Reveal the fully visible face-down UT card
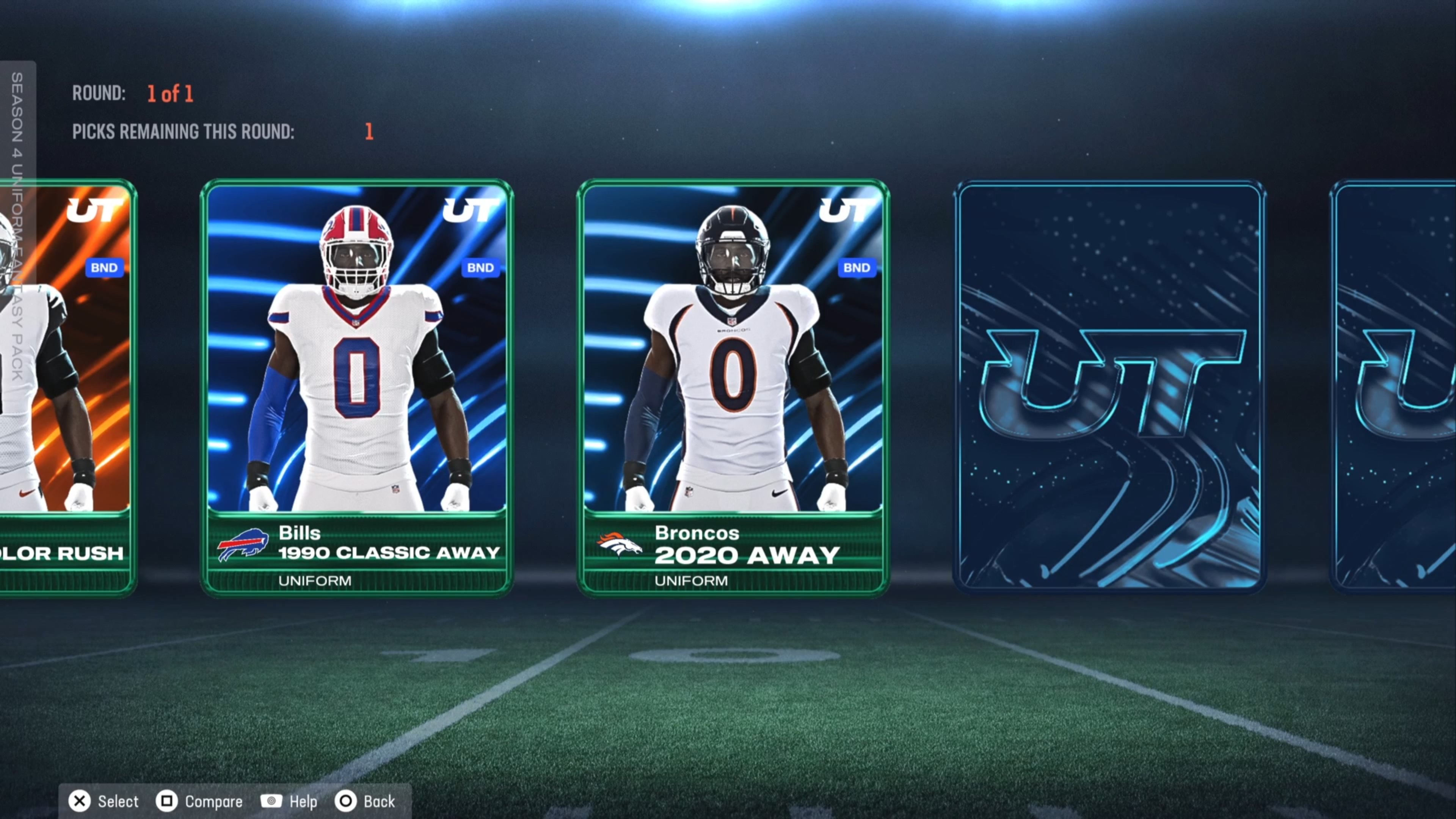Screen dimensions: 1456x819 tap(1109, 387)
